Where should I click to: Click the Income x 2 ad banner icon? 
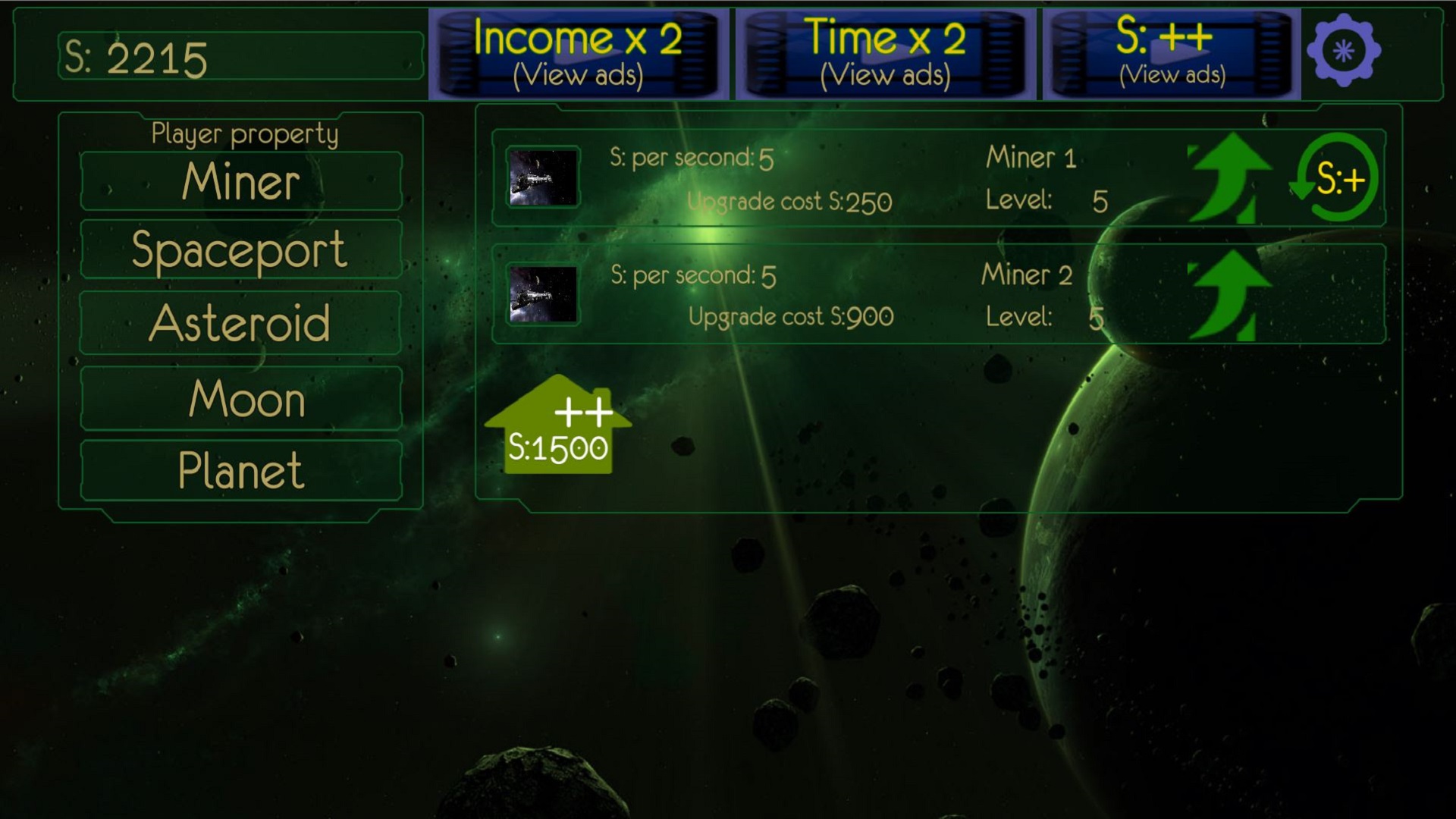click(580, 52)
